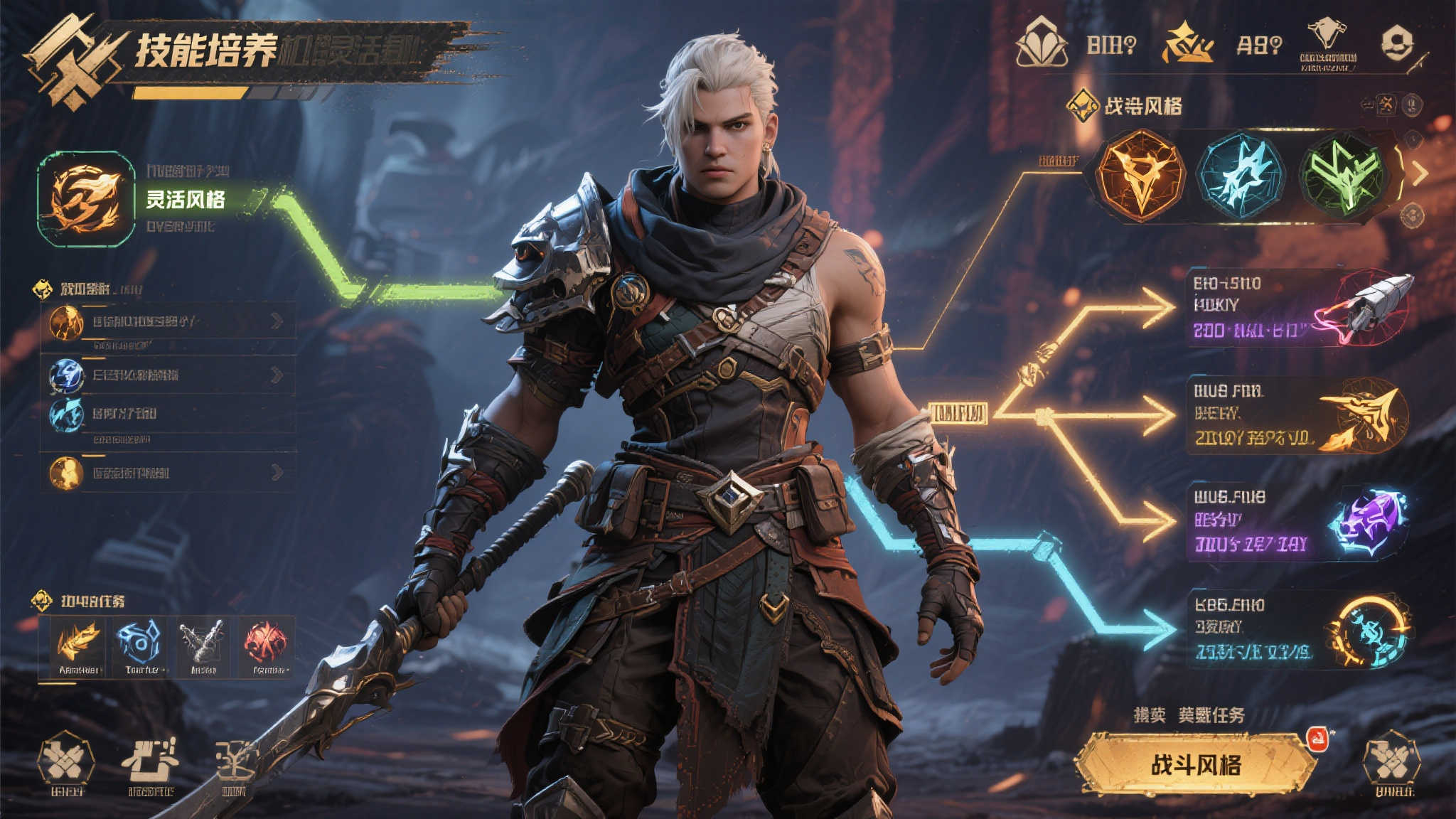Select the blue shield task icon
Screen dimensions: 1456x819
[140, 646]
